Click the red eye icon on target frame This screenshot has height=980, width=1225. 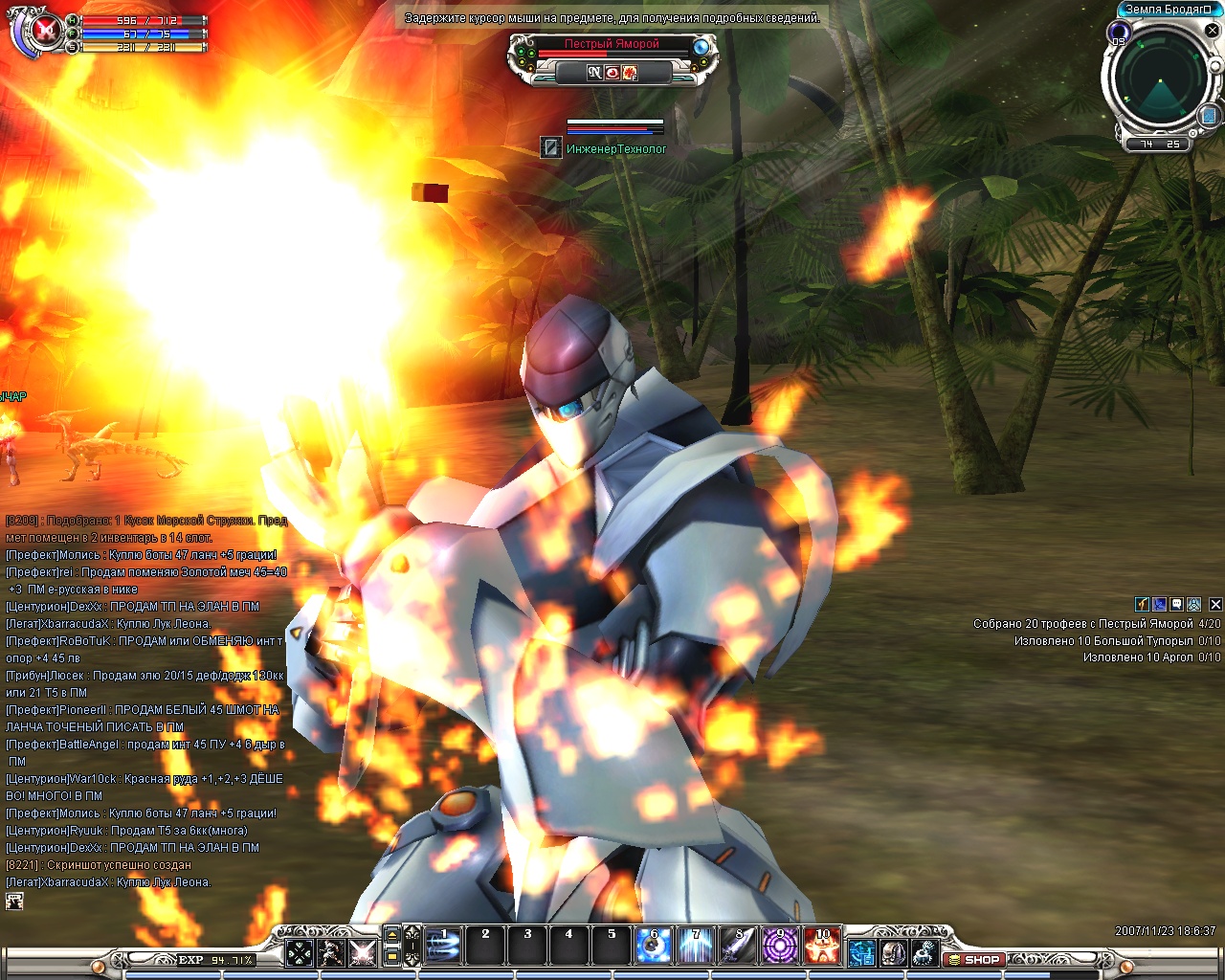click(612, 73)
